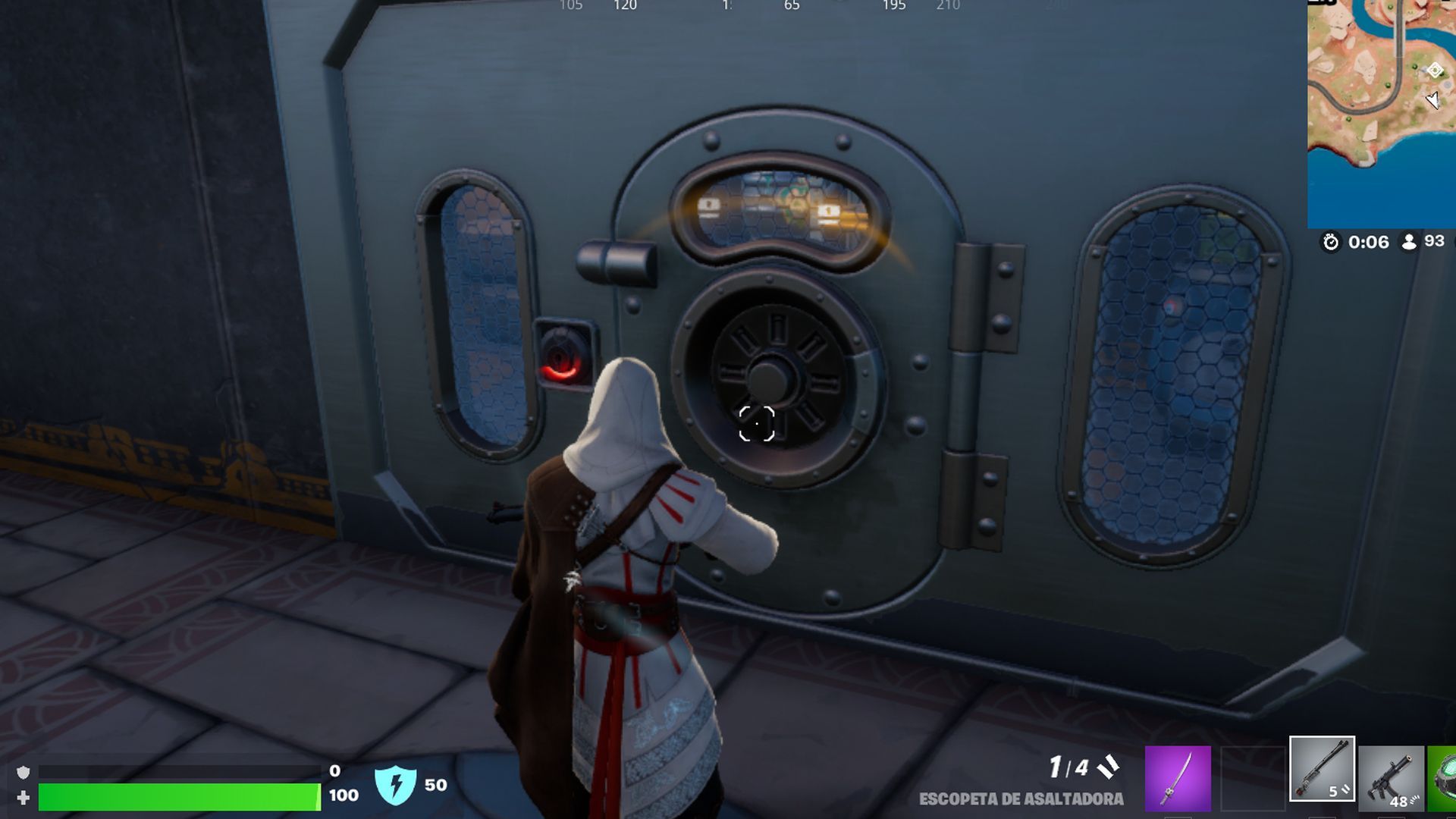Select the assault shotgun slot
The height and width of the screenshot is (819, 1456).
(x=1322, y=769)
